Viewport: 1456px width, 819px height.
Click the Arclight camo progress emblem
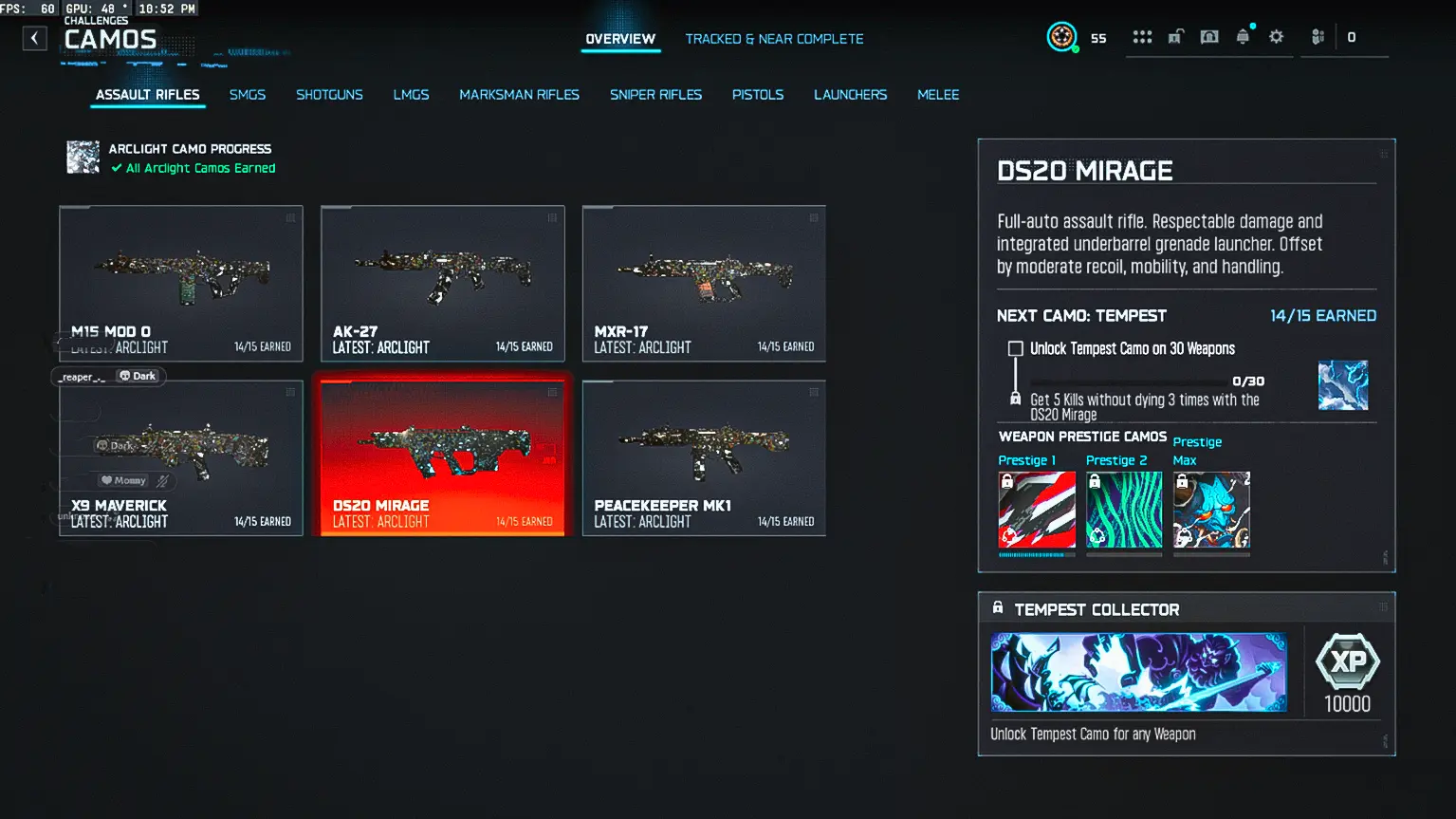coord(83,157)
